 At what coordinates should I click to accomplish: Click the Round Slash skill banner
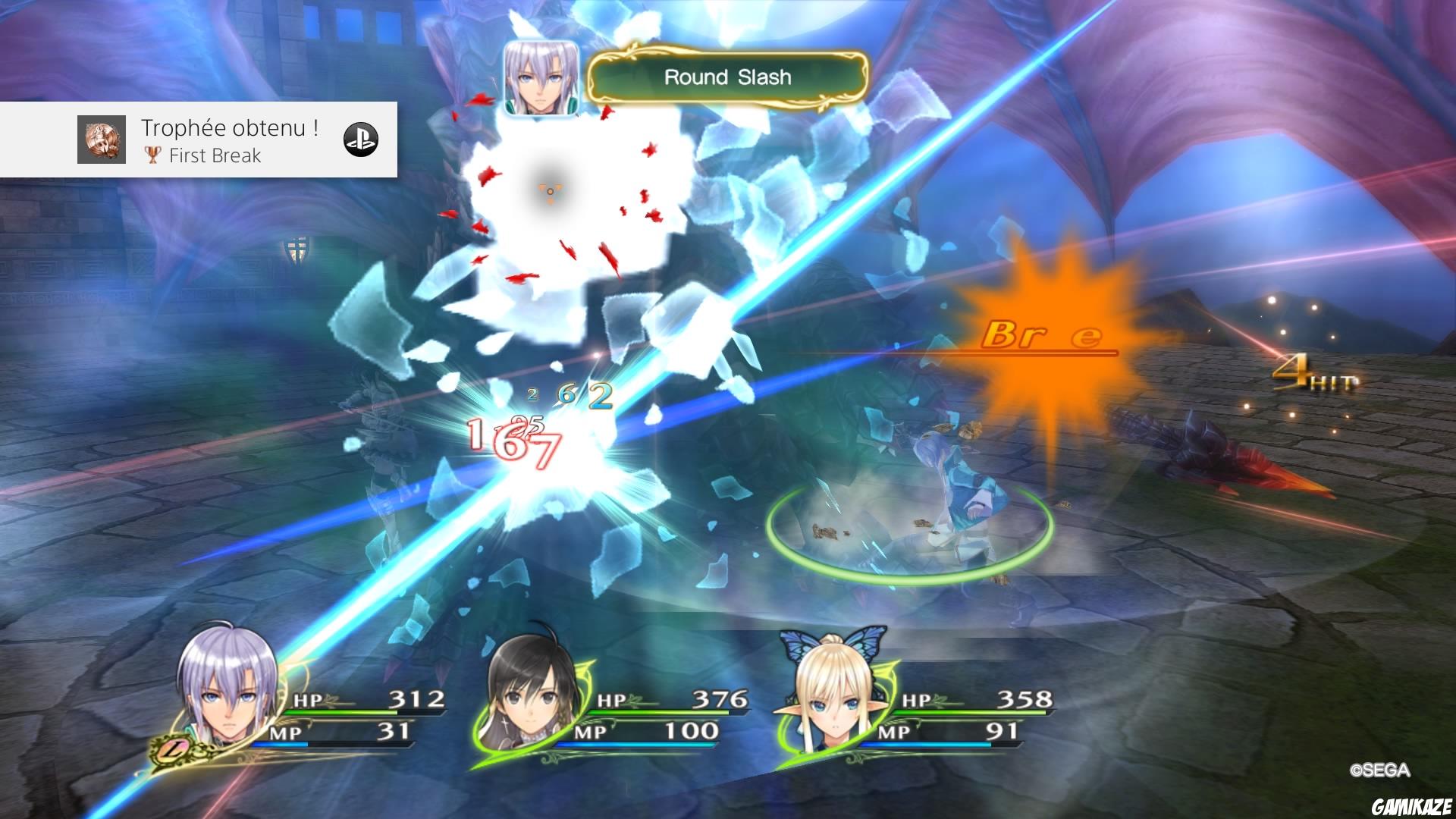click(726, 77)
